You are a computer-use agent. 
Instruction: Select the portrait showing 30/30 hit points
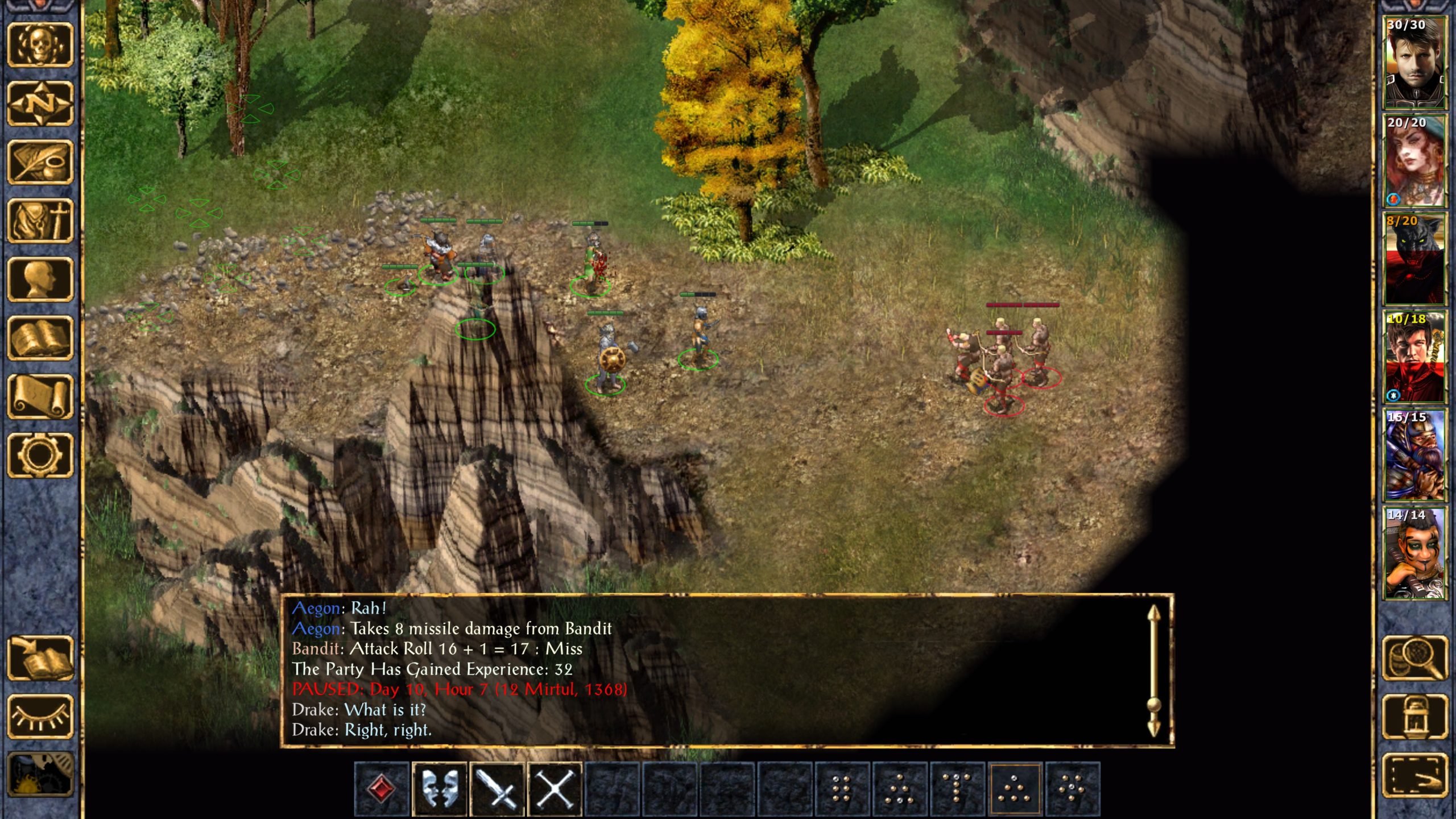click(1414, 63)
